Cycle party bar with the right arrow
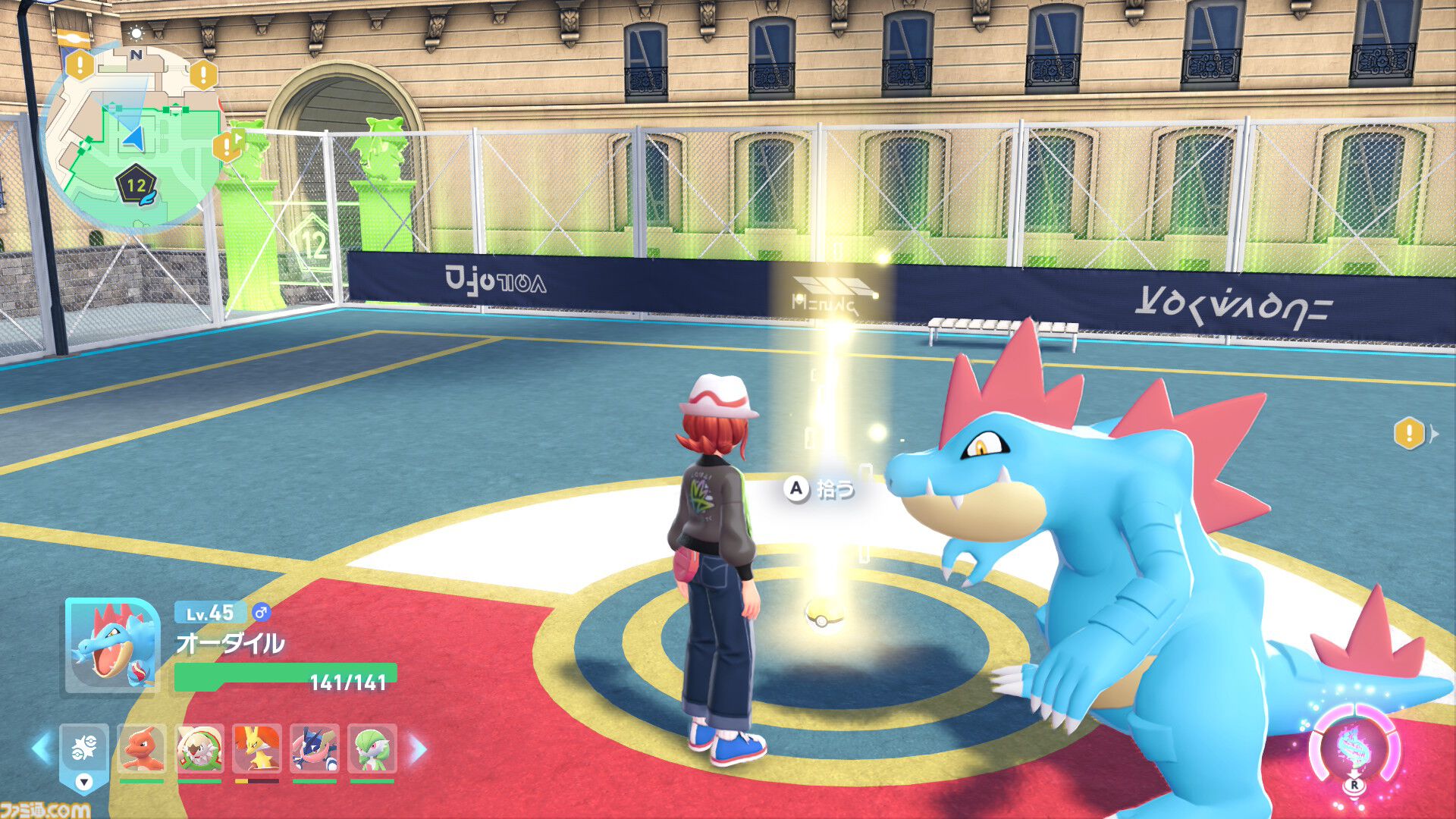 (418, 749)
